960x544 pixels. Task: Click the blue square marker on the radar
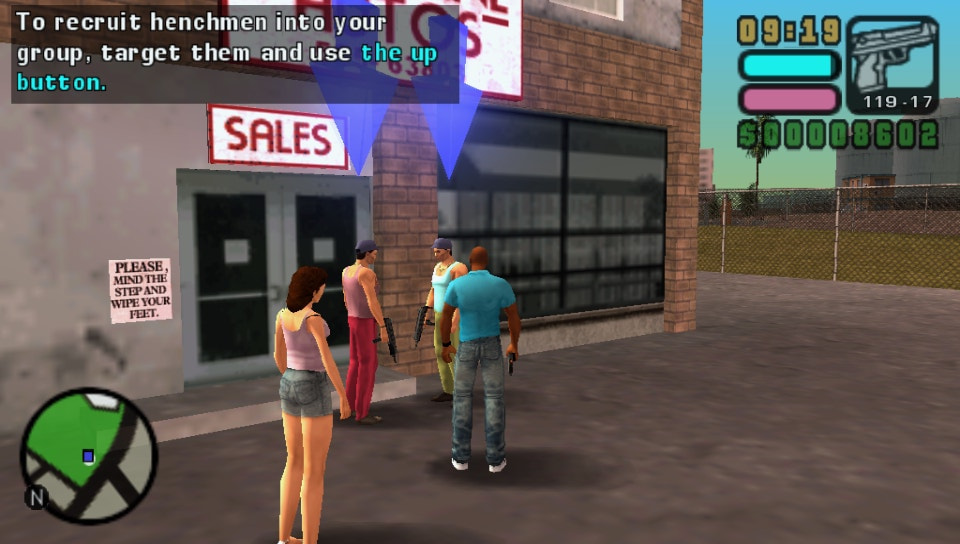tap(88, 456)
